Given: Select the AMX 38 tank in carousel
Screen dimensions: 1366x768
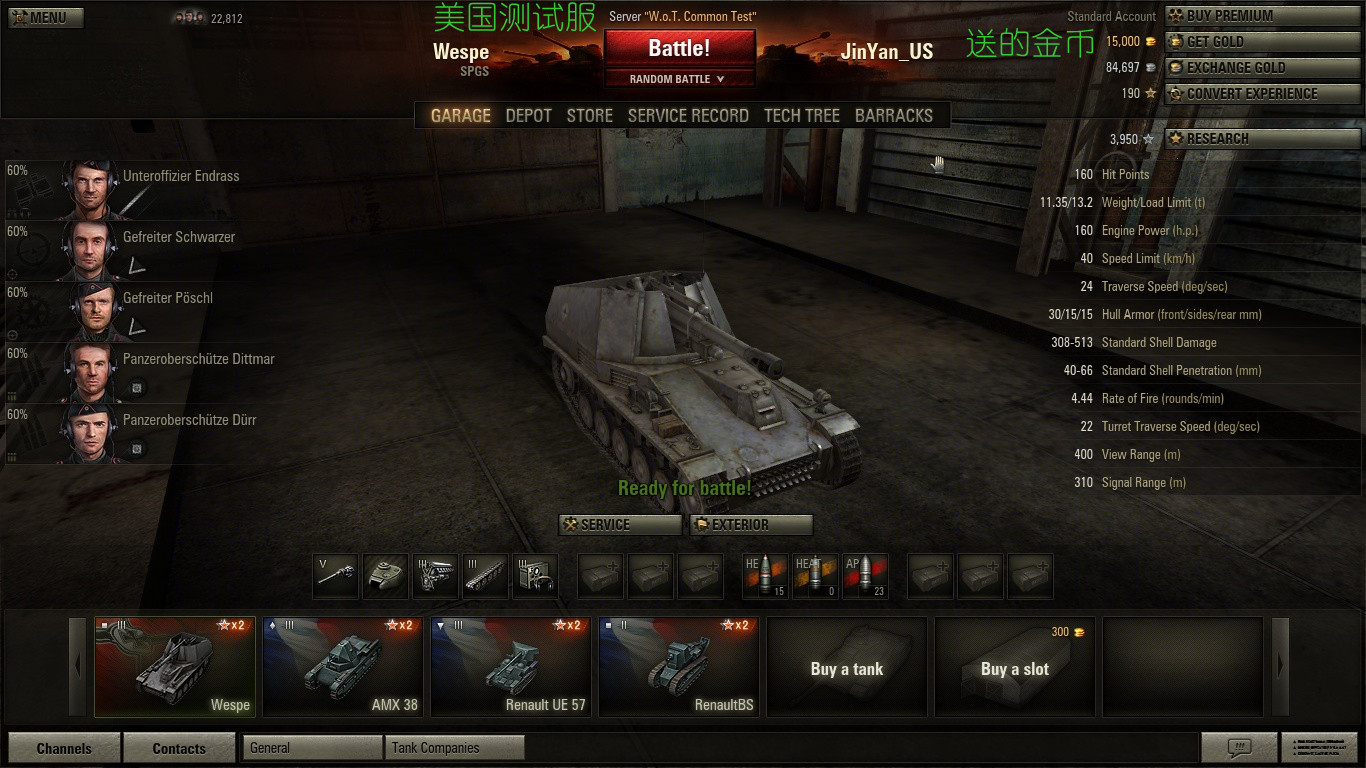Looking at the screenshot, I should [342, 666].
